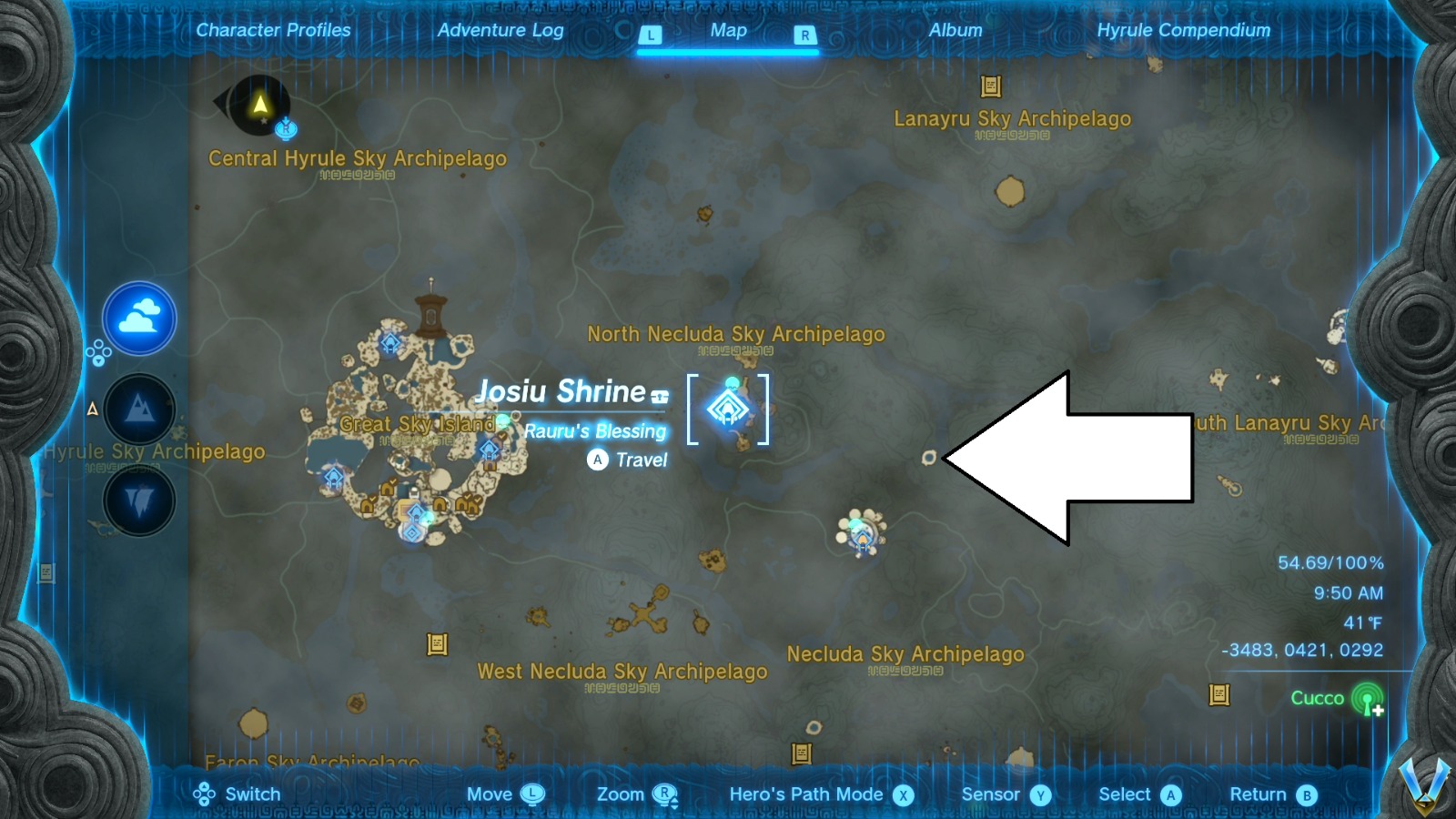Select the depths layer icon

click(138, 500)
